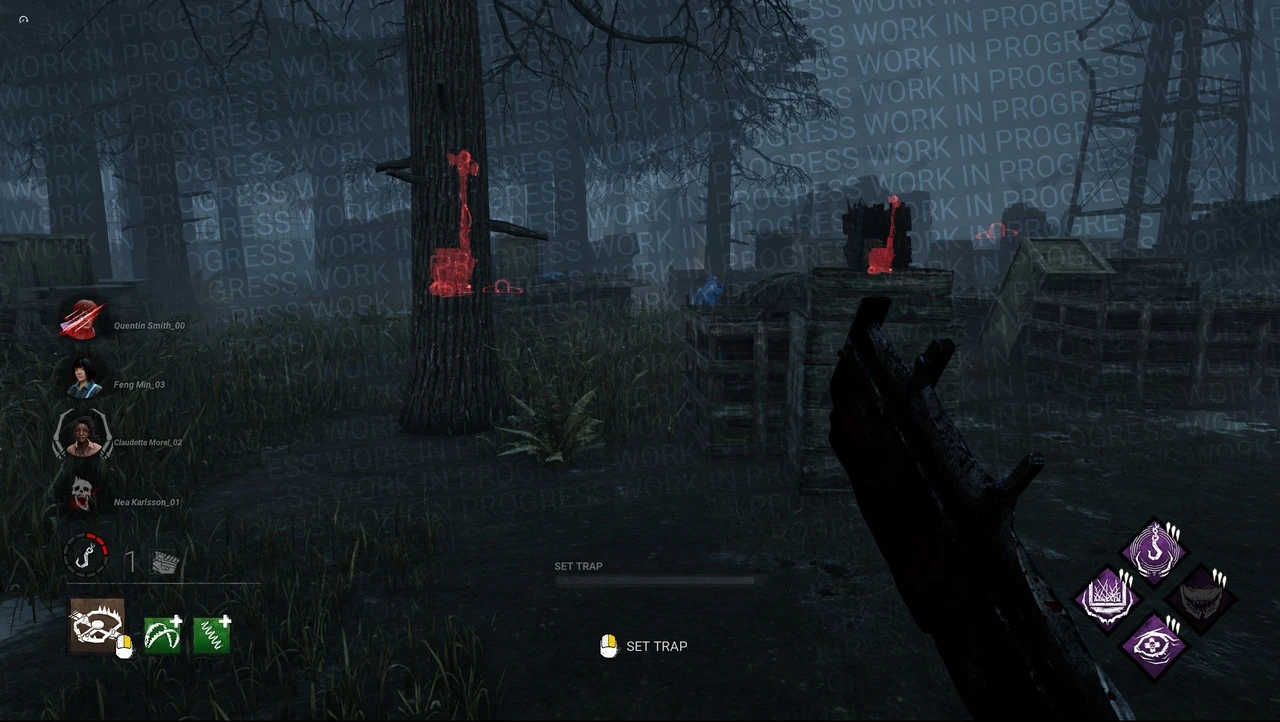Click the plus badge on the coil spring add-on
The width and height of the screenshot is (1280, 722).
(x=227, y=617)
